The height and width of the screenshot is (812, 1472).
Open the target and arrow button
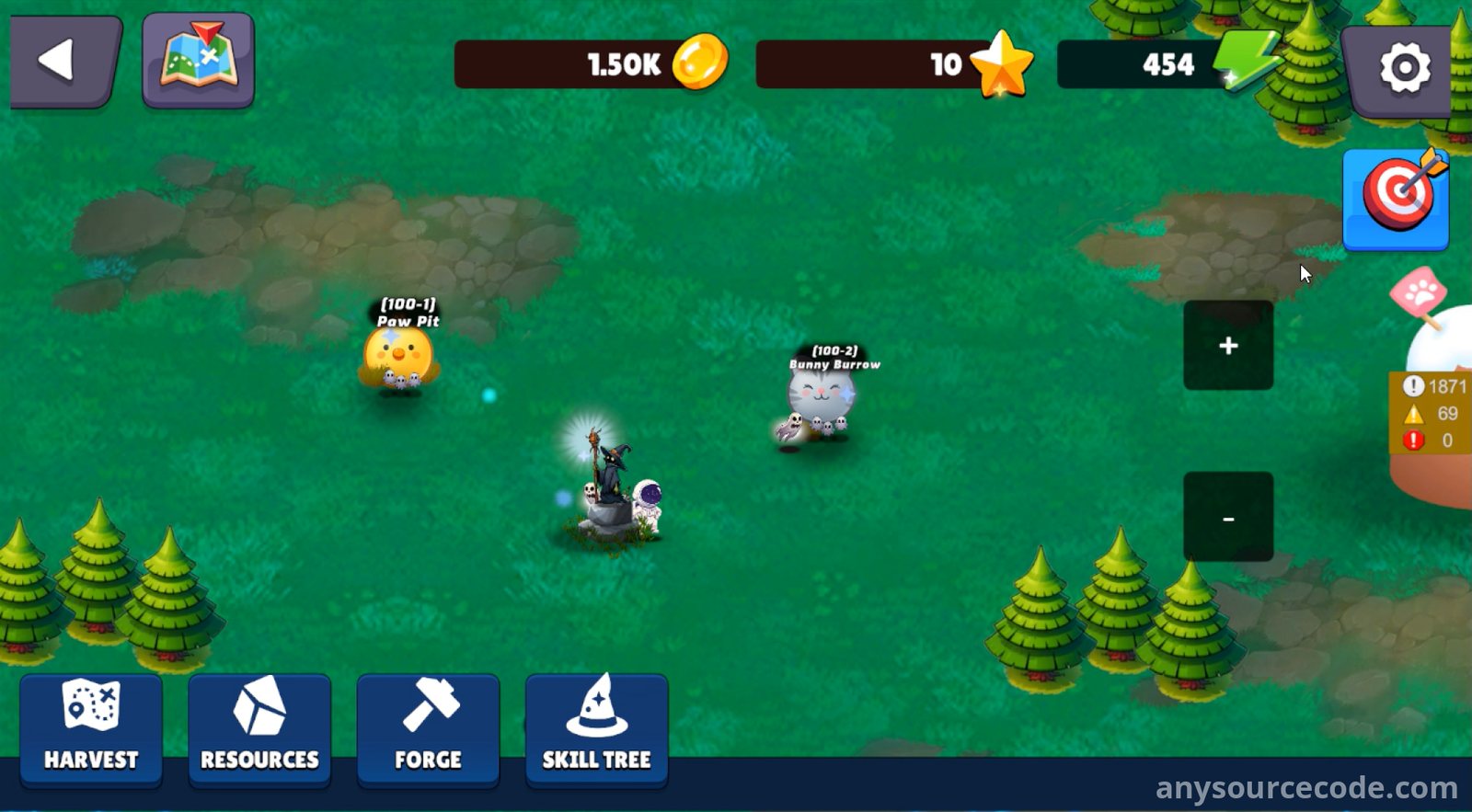click(x=1396, y=198)
